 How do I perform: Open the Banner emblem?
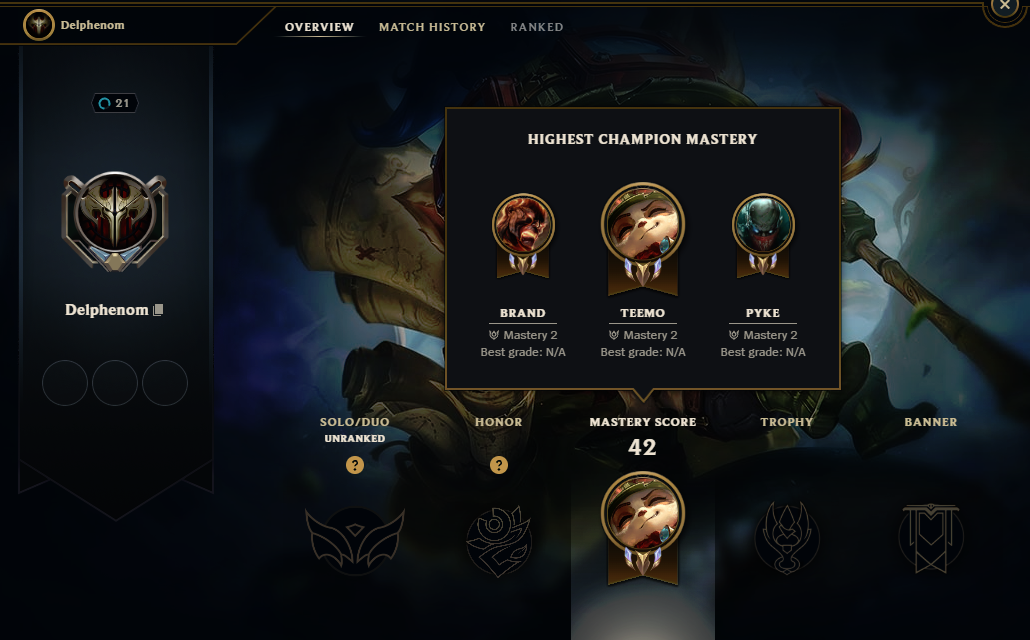click(931, 538)
